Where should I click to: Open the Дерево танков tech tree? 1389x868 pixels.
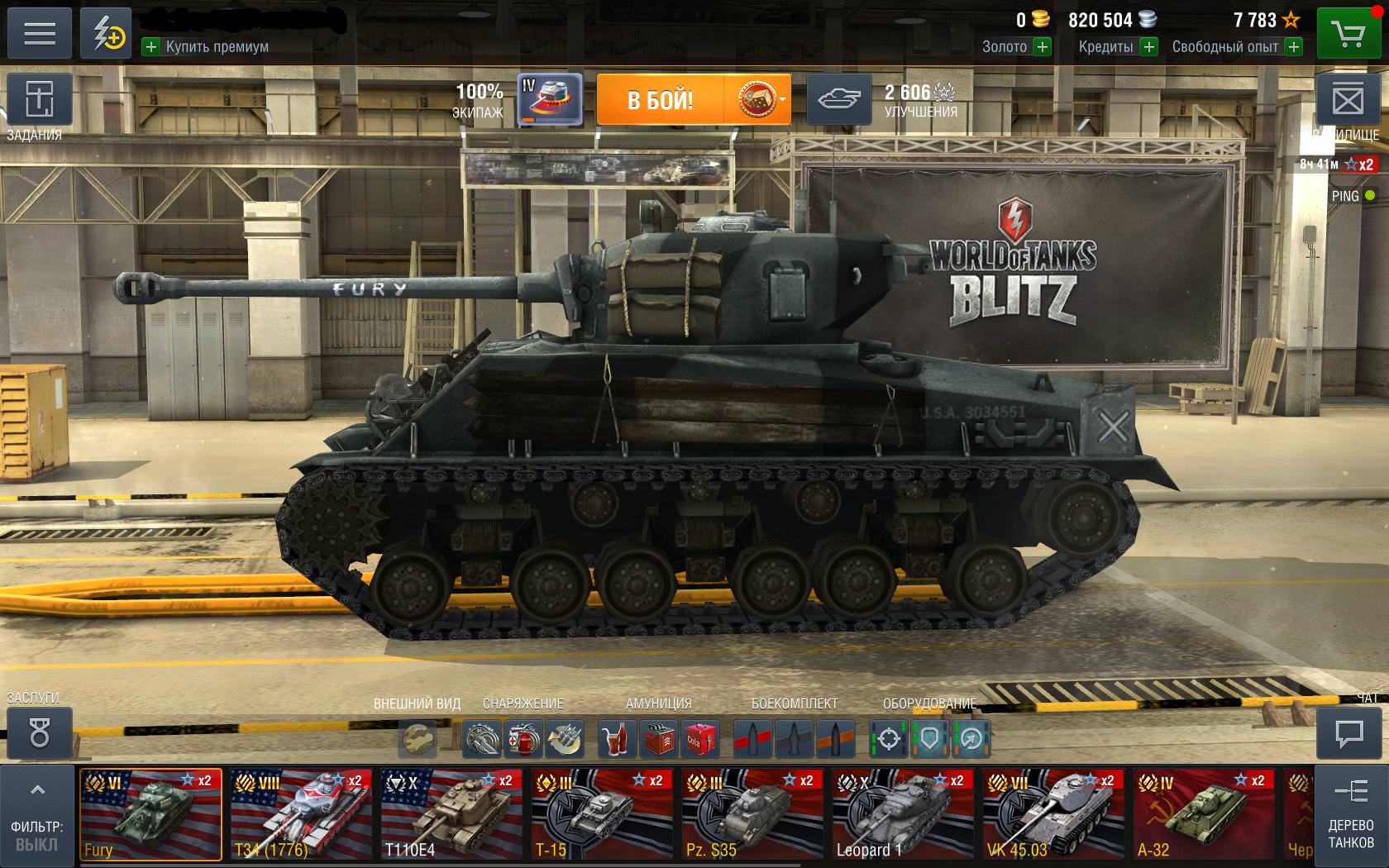[1350, 814]
